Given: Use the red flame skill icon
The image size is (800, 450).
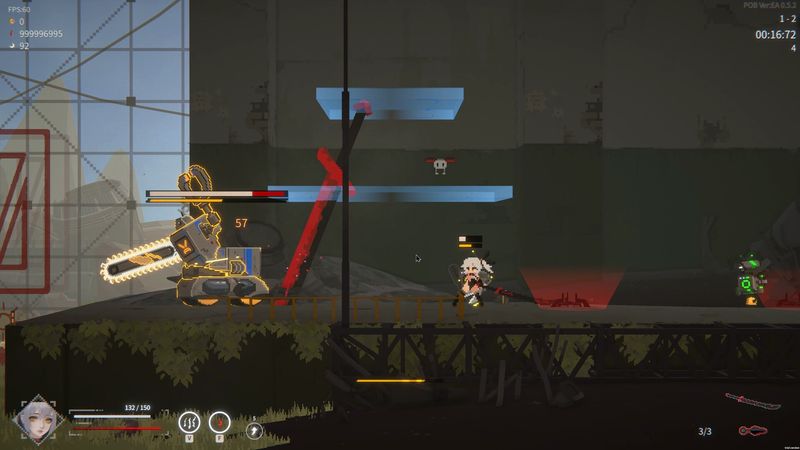Looking at the screenshot, I should [220, 422].
